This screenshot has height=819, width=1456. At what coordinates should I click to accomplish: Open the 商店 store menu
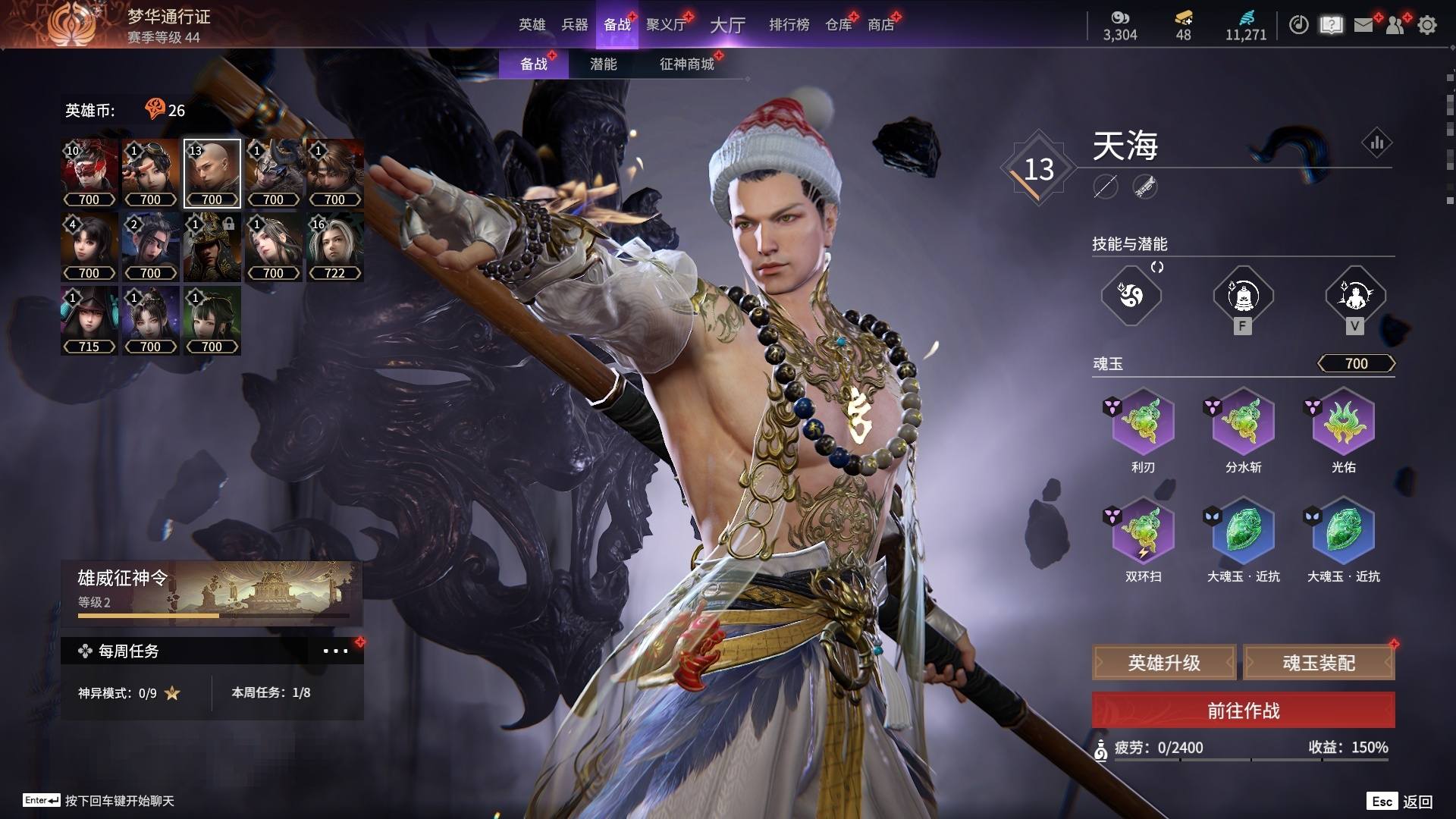[x=880, y=25]
